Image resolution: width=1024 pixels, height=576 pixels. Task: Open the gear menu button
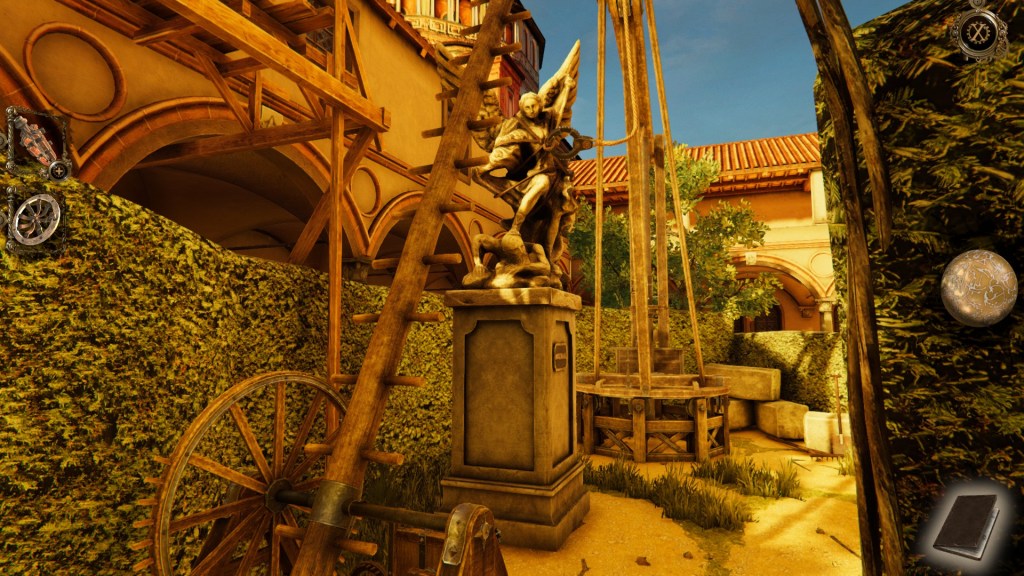(x=978, y=33)
